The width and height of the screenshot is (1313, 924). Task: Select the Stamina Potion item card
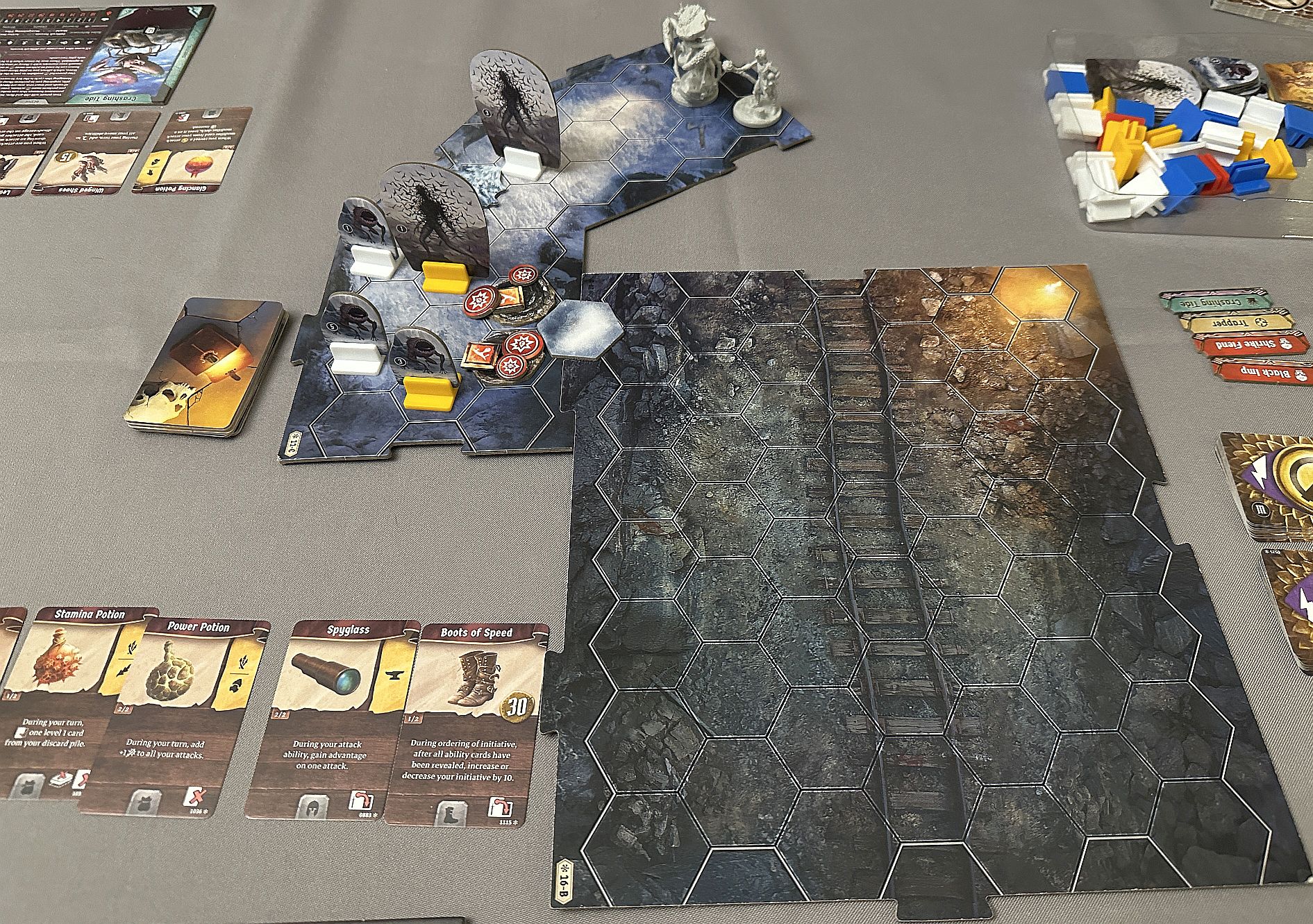tap(66, 701)
